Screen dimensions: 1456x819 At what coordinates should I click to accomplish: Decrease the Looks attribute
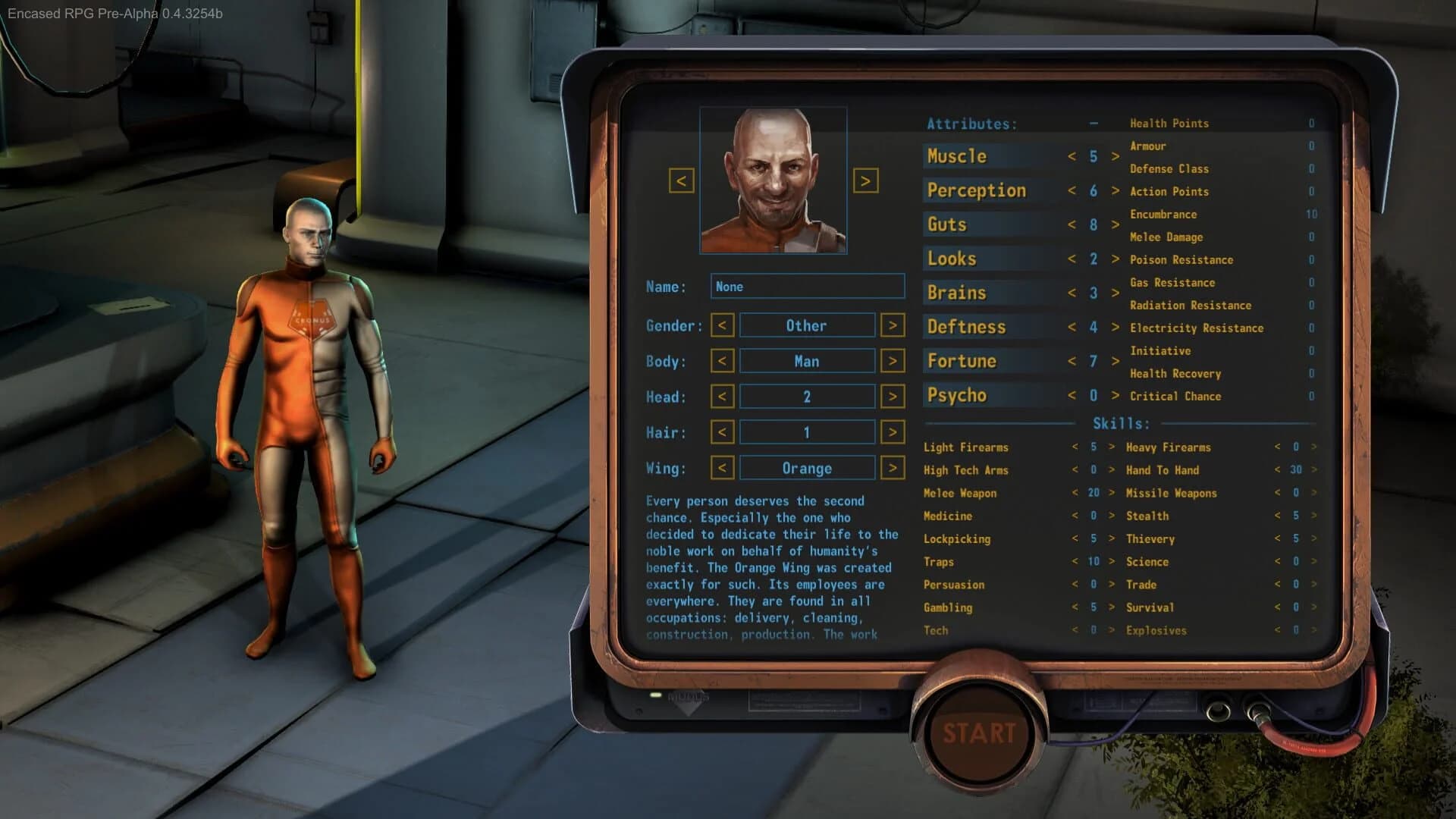pyautogui.click(x=1072, y=259)
